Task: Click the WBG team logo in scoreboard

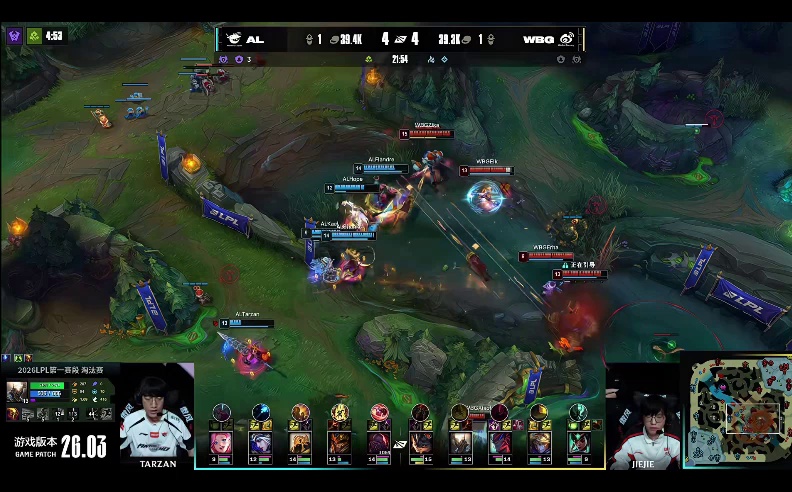Action: [567, 39]
